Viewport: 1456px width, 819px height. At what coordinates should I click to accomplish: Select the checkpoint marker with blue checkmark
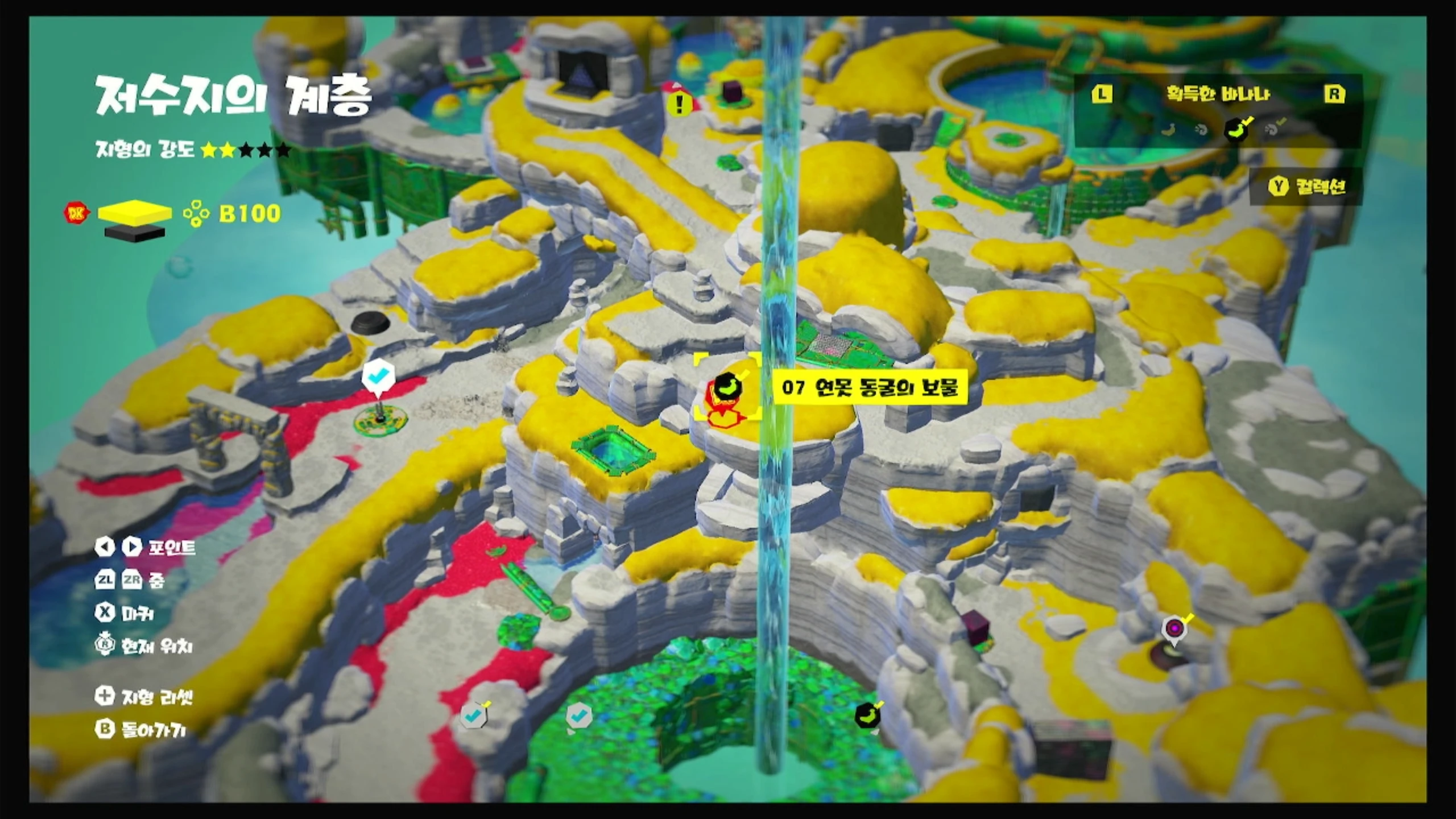pos(378,376)
